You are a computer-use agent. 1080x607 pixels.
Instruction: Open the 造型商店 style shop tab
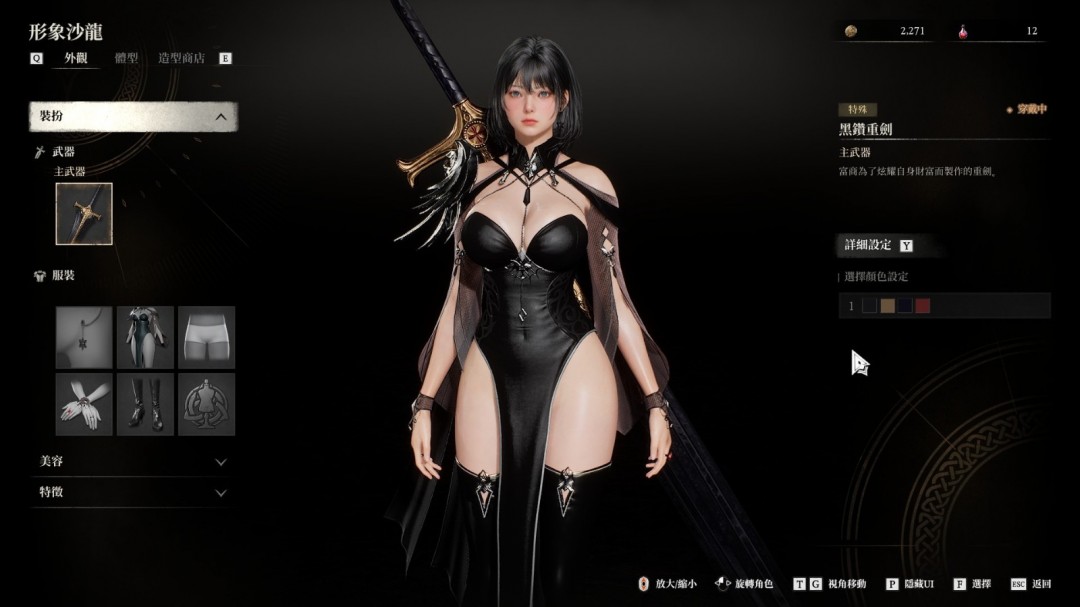[x=181, y=58]
